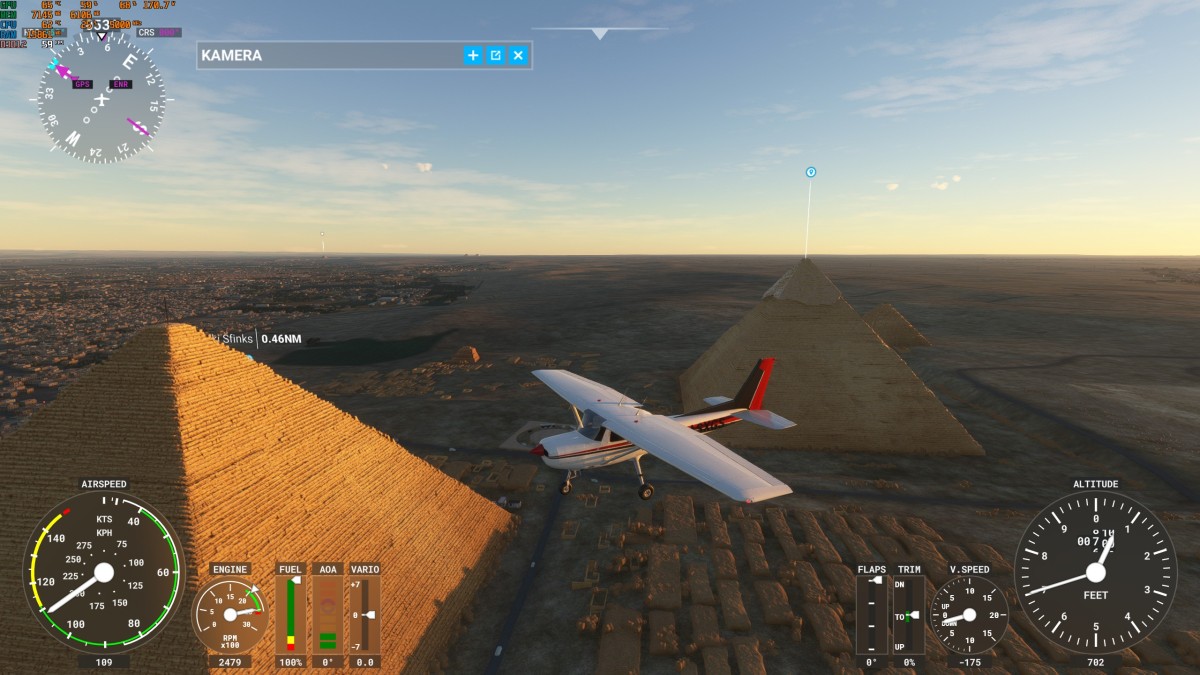The width and height of the screenshot is (1200, 675).
Task: Close the KAMERA panel
Action: click(518, 55)
